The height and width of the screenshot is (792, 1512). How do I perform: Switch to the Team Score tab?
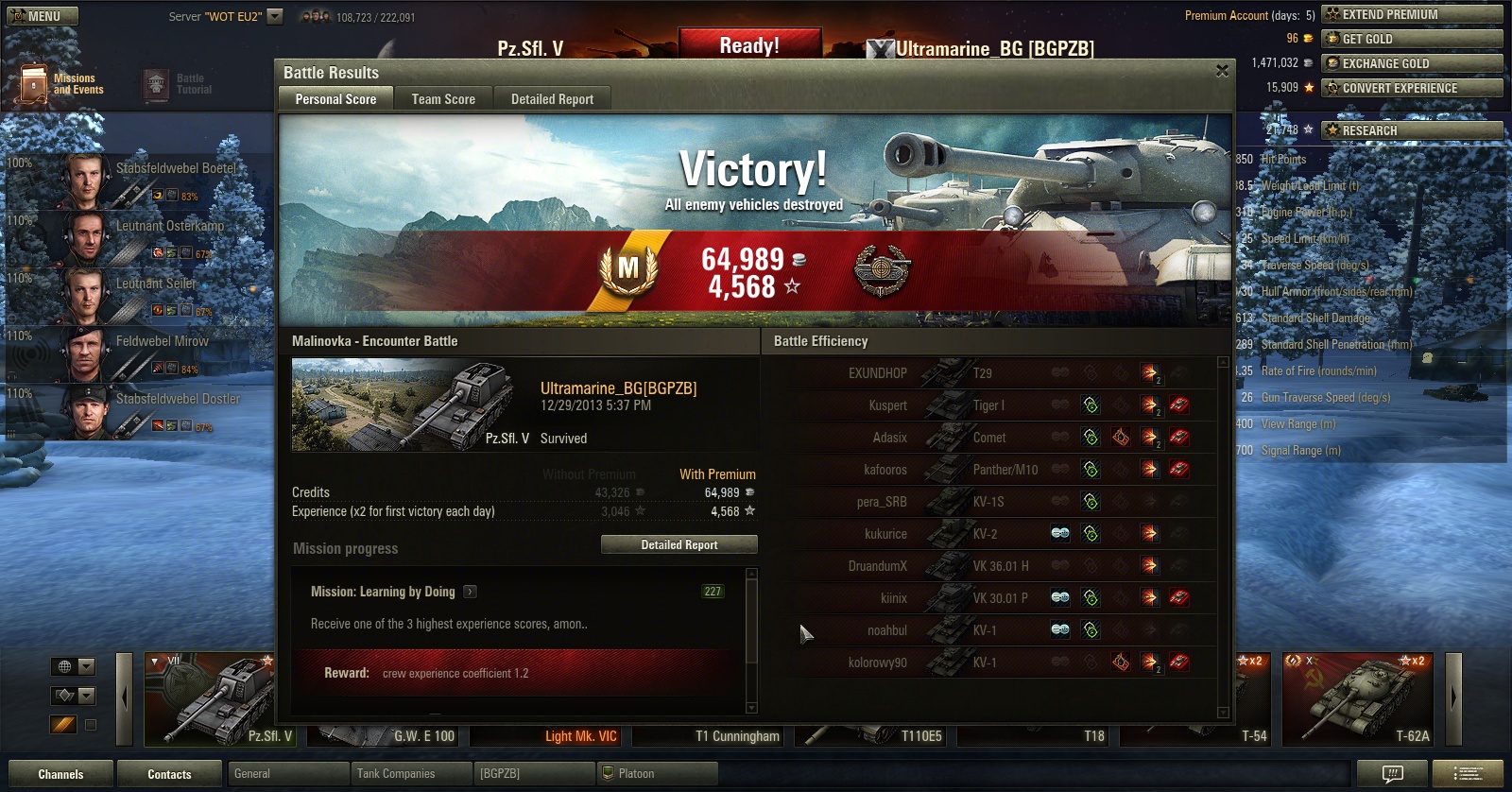[443, 99]
